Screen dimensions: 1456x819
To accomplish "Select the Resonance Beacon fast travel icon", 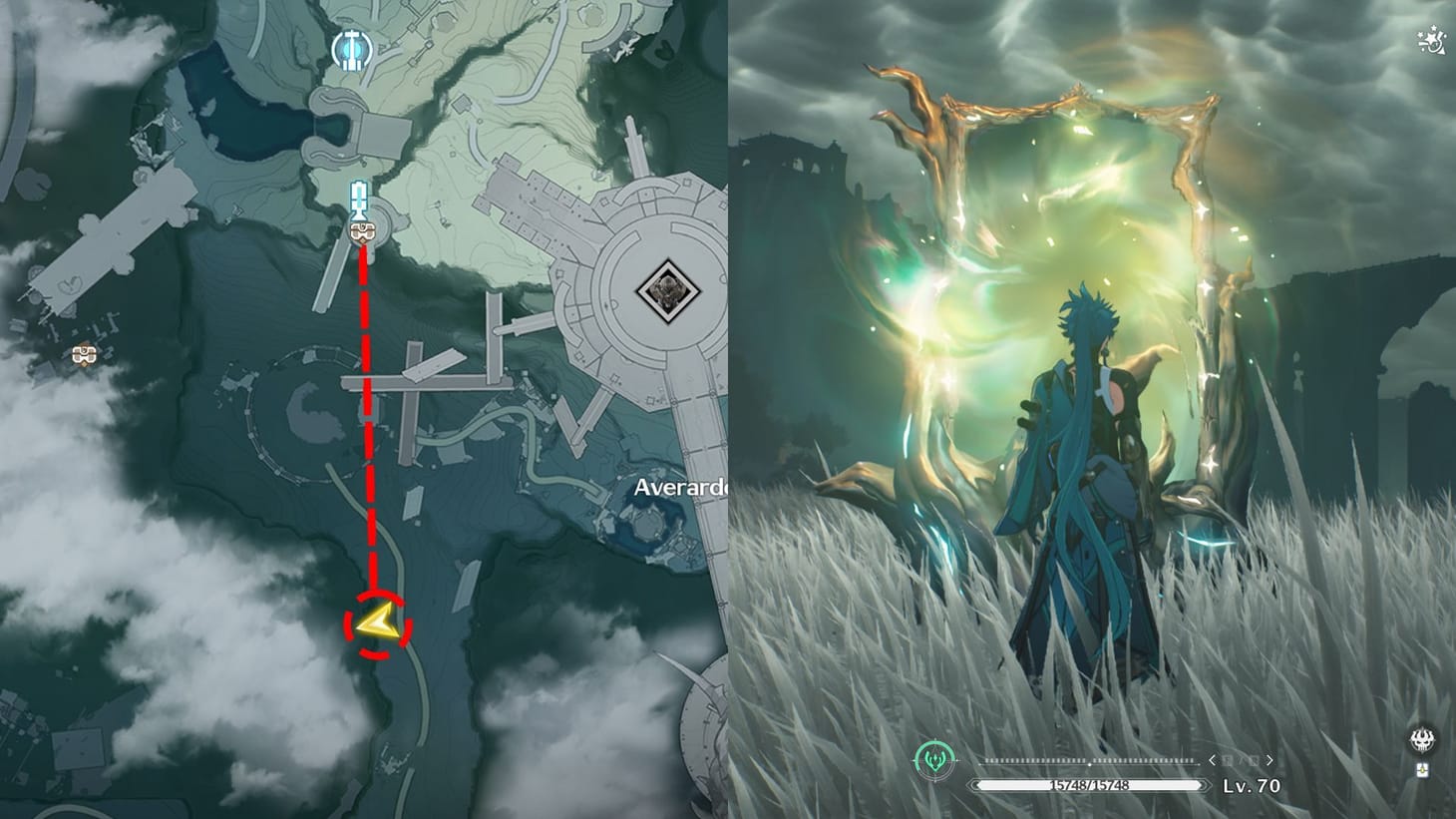I will (x=357, y=197).
